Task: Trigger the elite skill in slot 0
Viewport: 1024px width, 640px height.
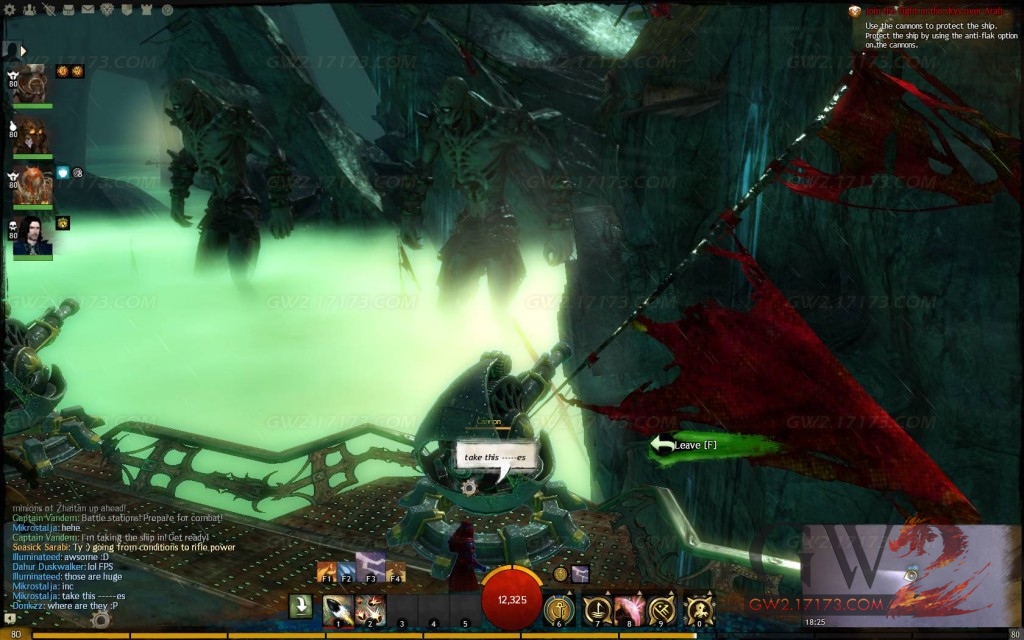Action: [698, 607]
